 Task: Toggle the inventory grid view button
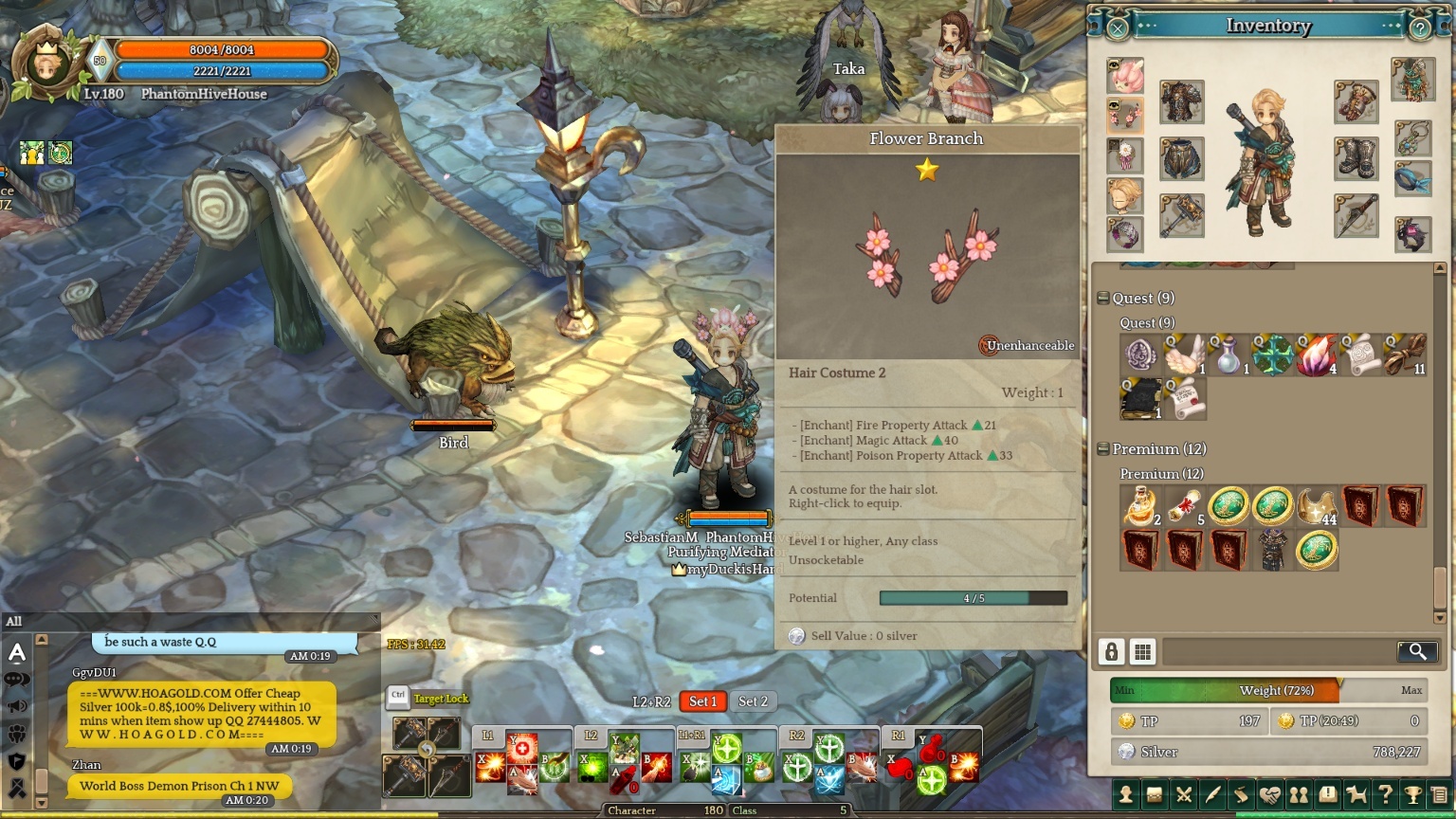1143,651
